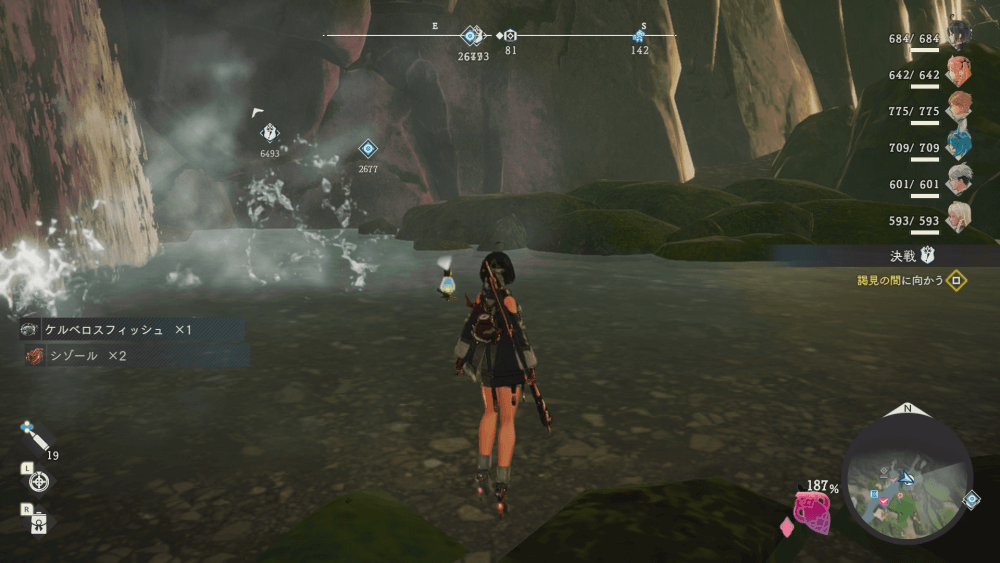
Task: Select the blonde party member portrait
Action: pyautogui.click(x=959, y=215)
